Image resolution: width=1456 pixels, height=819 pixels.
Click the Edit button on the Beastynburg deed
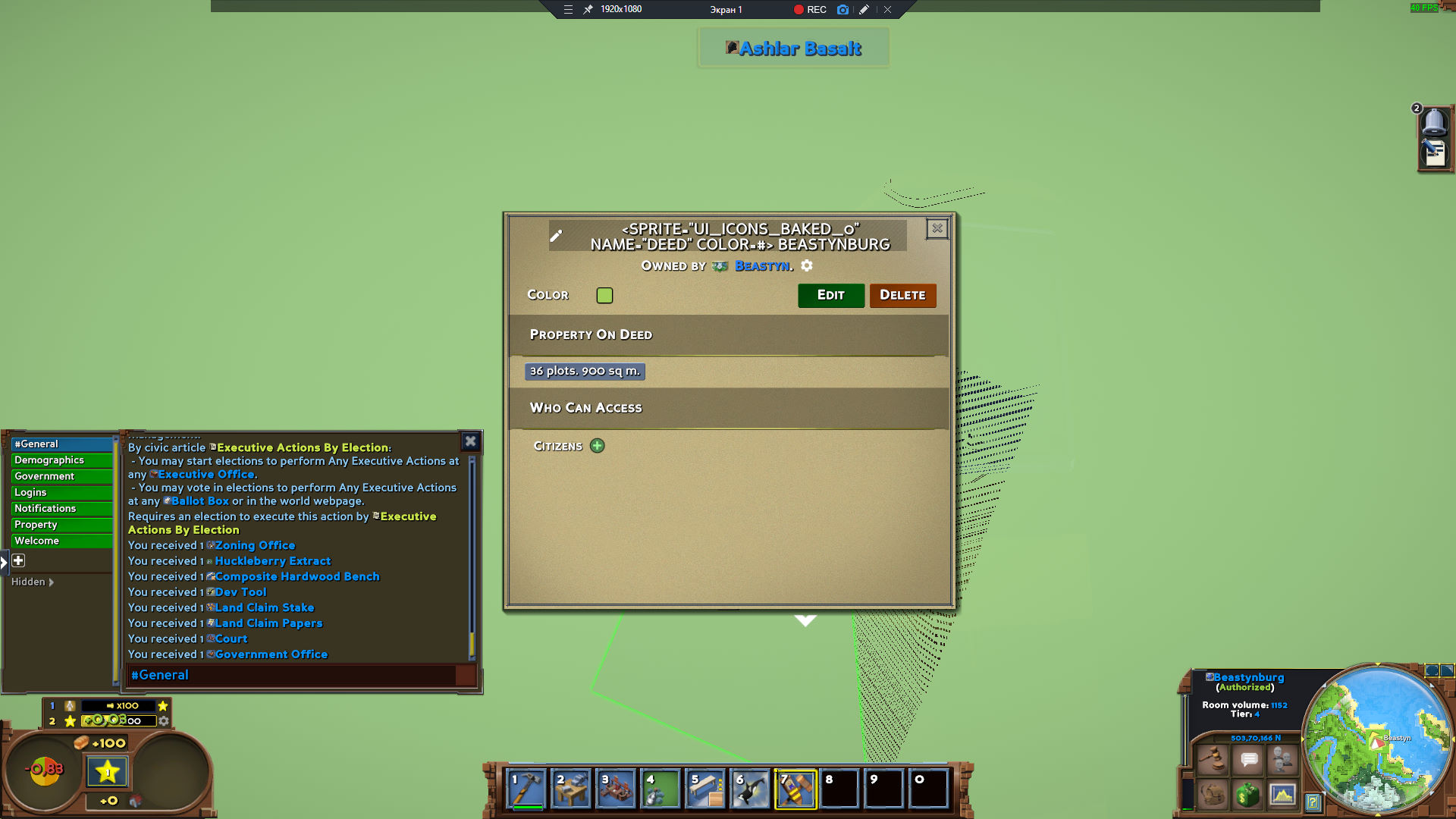(831, 295)
